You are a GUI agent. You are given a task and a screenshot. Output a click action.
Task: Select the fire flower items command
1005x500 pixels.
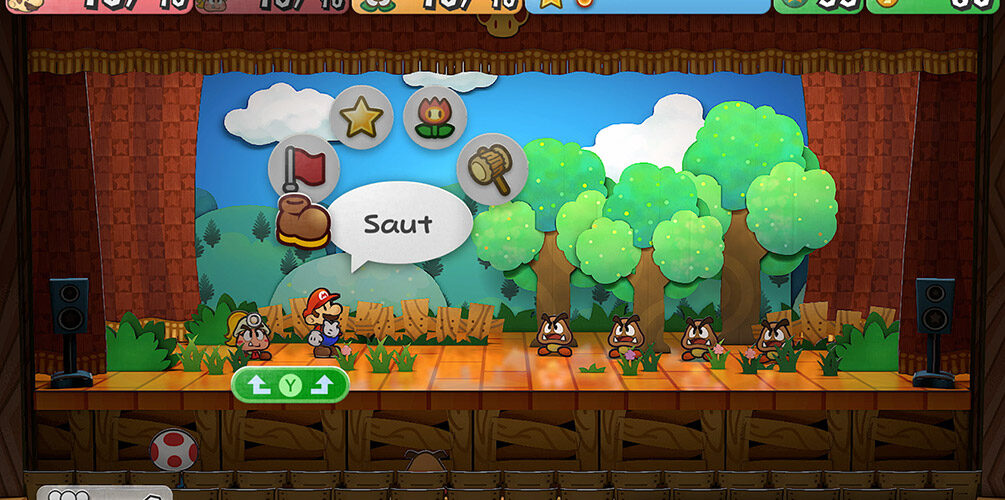pos(435,115)
